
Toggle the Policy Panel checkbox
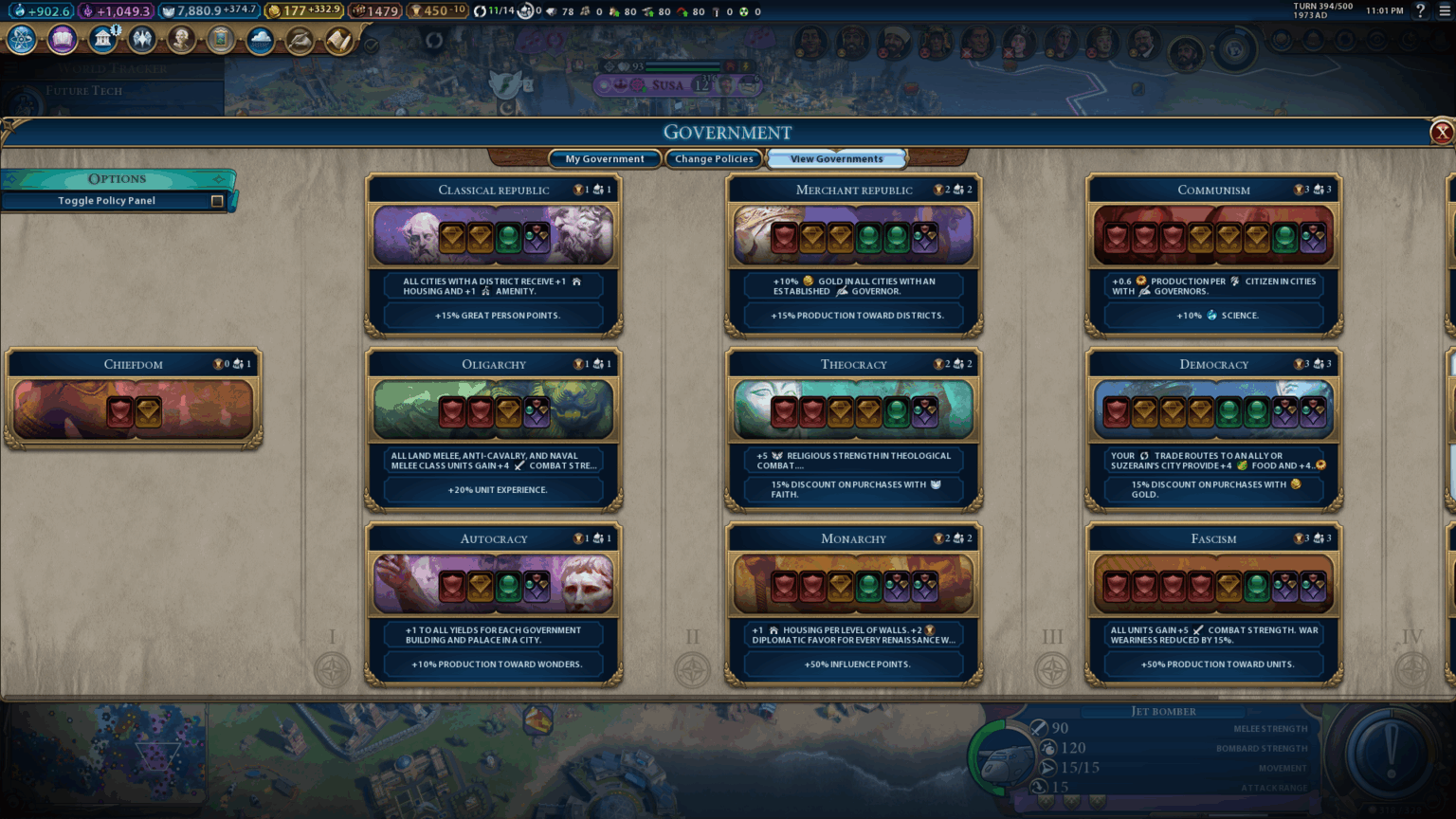click(217, 200)
